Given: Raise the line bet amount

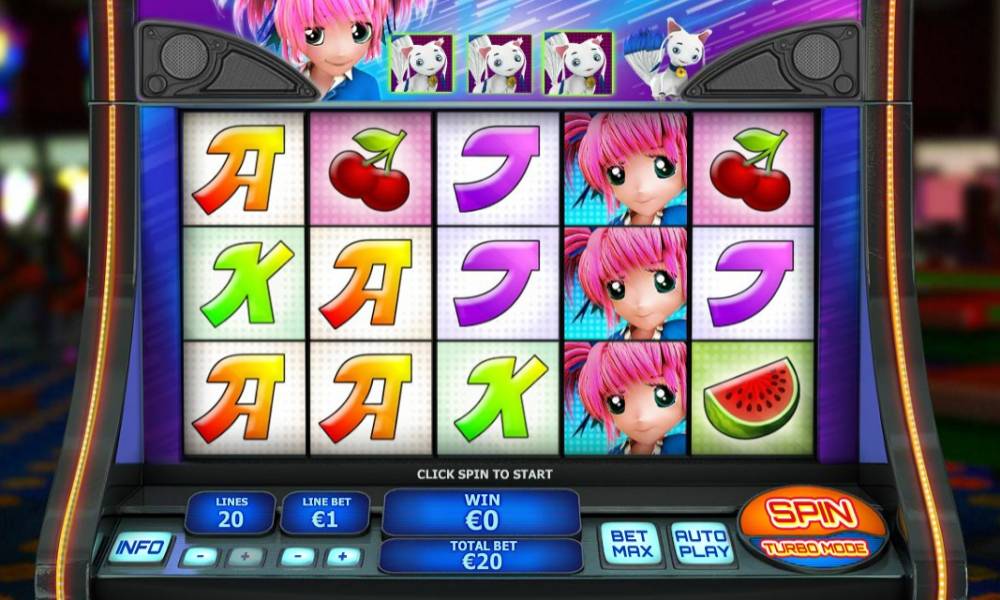Looking at the screenshot, I should 342,556.
